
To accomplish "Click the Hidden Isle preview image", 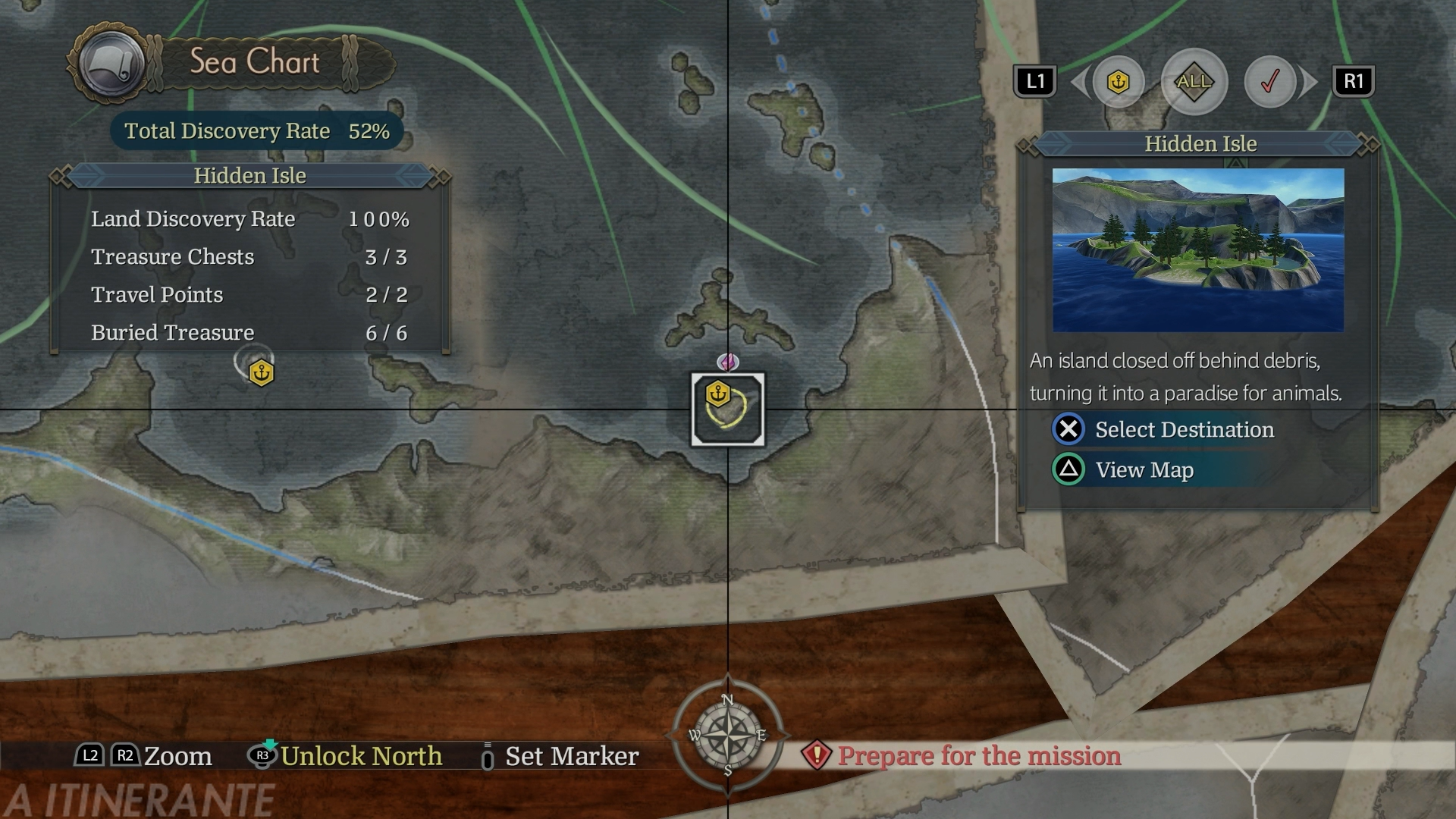I will (x=1198, y=250).
